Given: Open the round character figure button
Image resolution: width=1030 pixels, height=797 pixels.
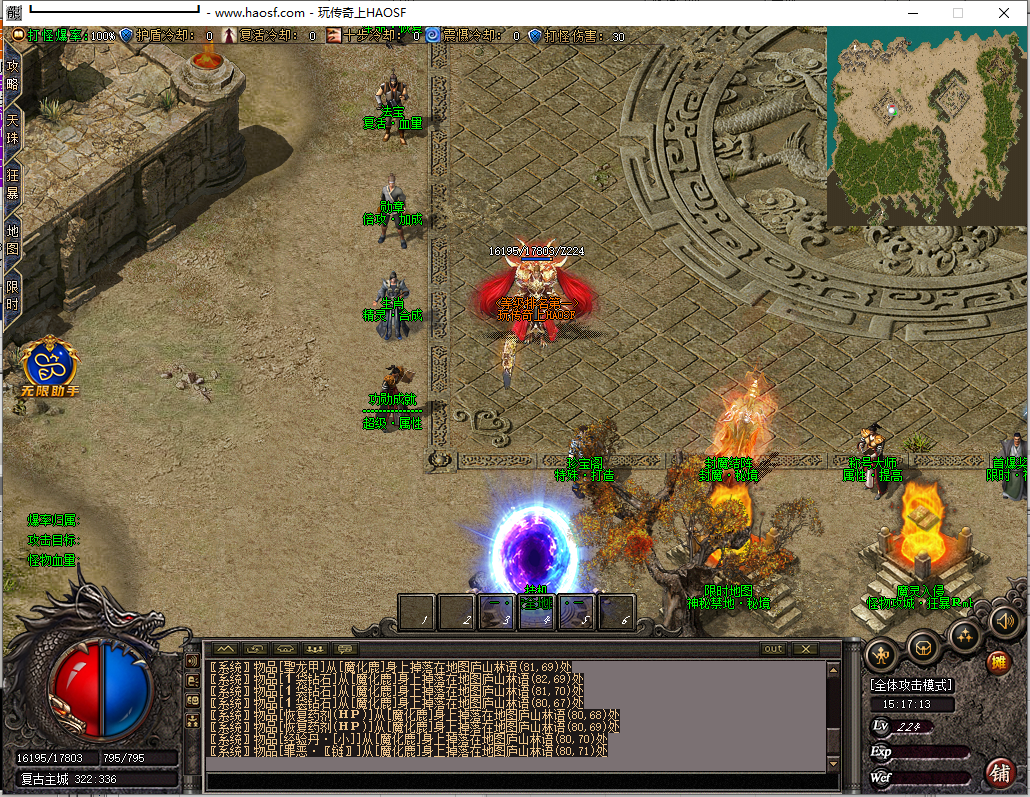Looking at the screenshot, I should [x=882, y=652].
